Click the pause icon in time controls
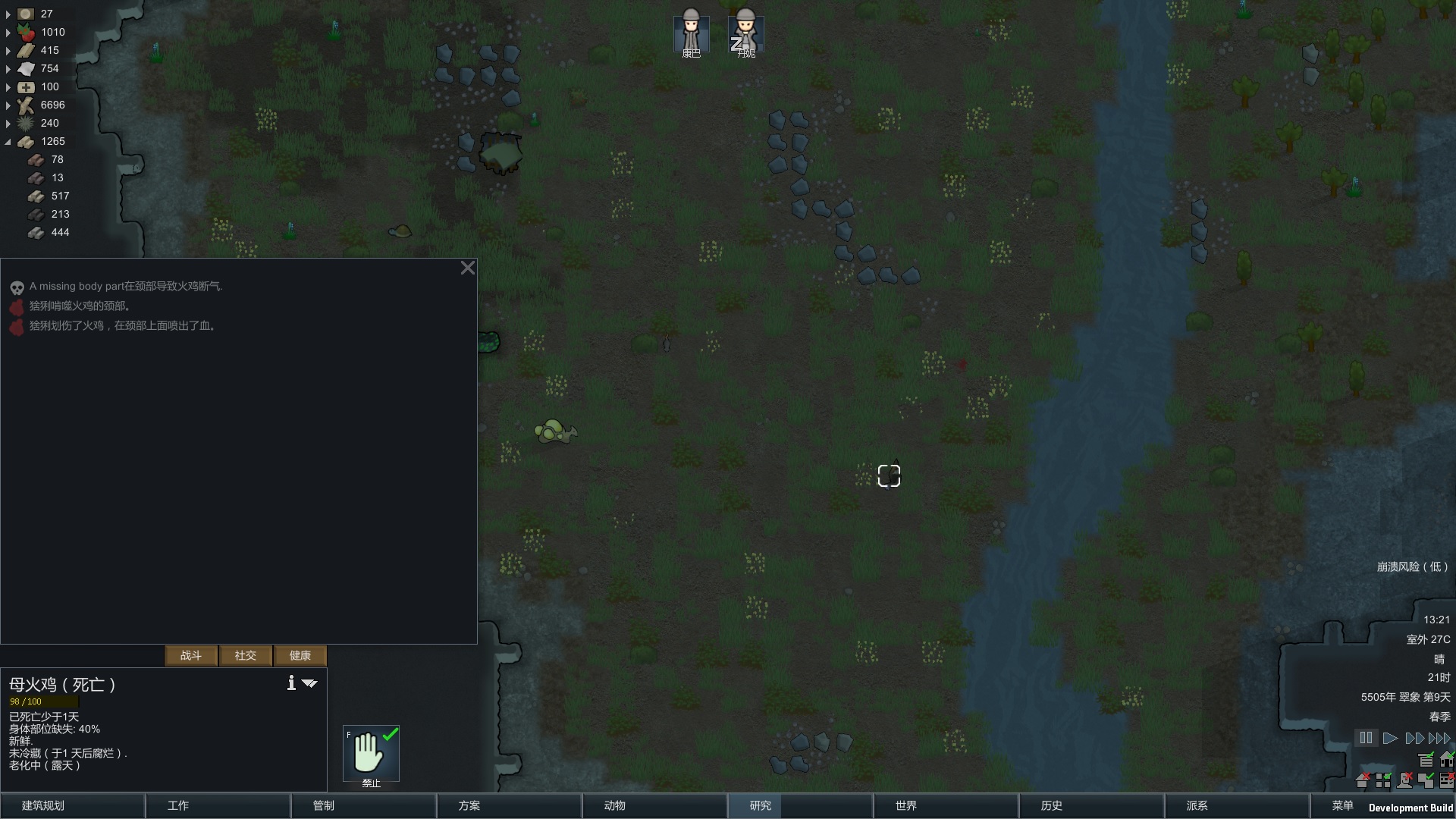Viewport: 1456px width, 819px height. pyautogui.click(x=1366, y=738)
